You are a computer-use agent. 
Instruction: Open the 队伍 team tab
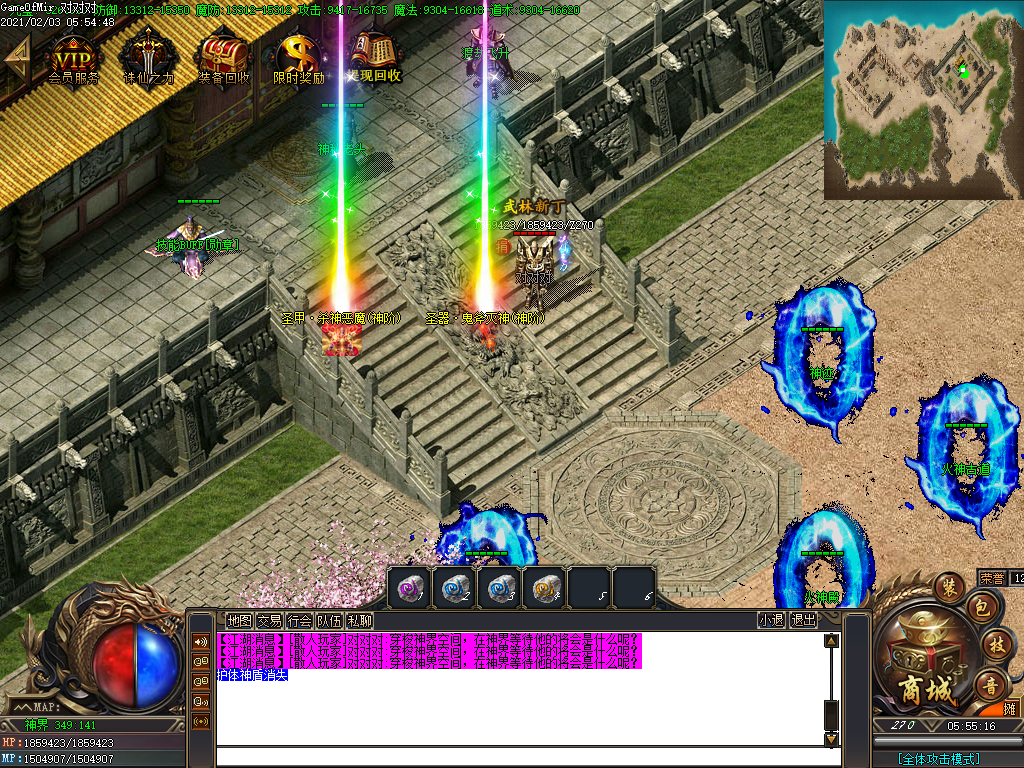(x=329, y=620)
